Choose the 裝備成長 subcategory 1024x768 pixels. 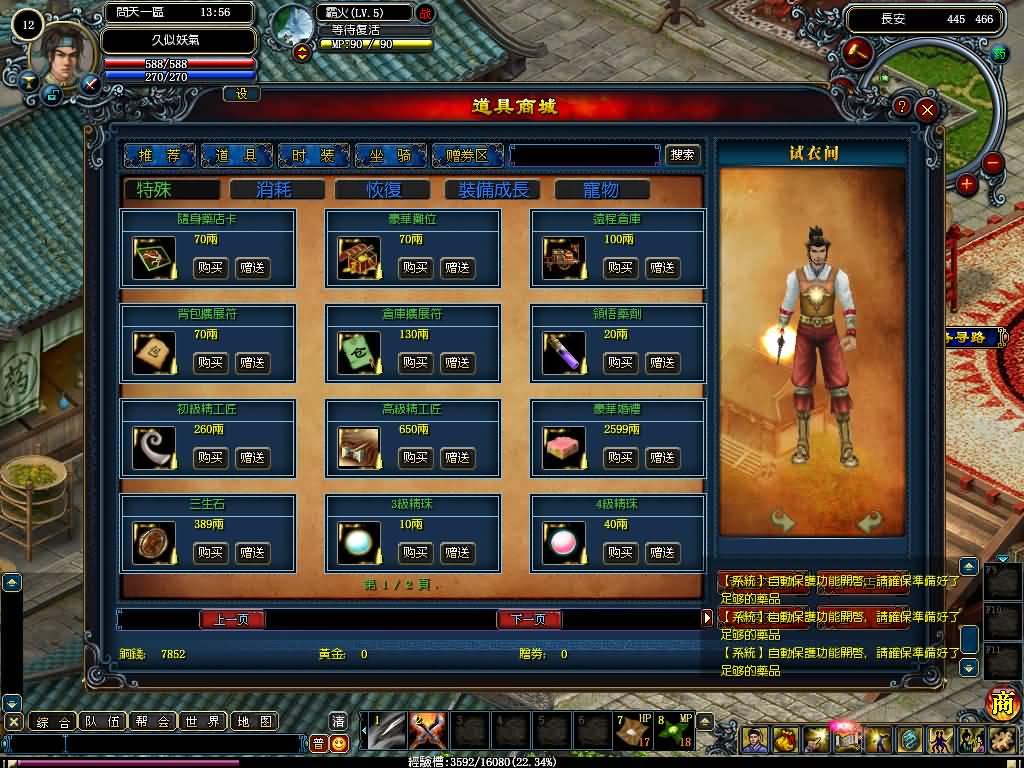[492, 189]
